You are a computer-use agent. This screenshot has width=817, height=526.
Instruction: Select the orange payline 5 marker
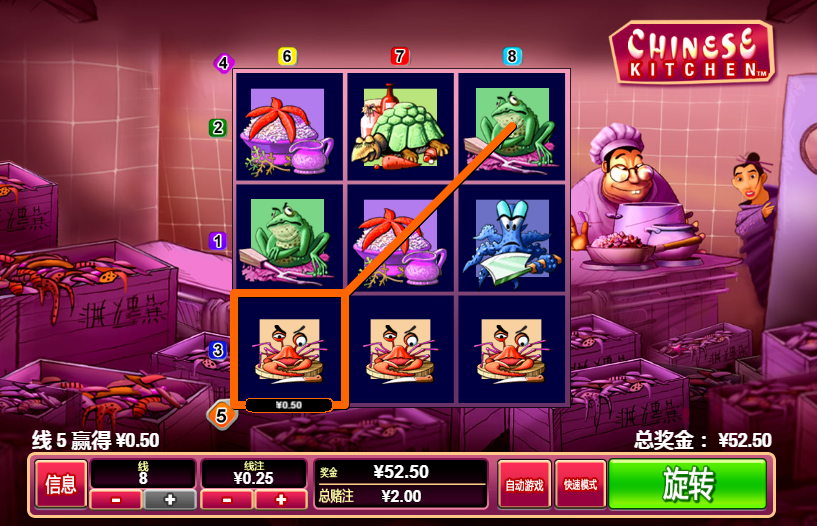point(221,414)
